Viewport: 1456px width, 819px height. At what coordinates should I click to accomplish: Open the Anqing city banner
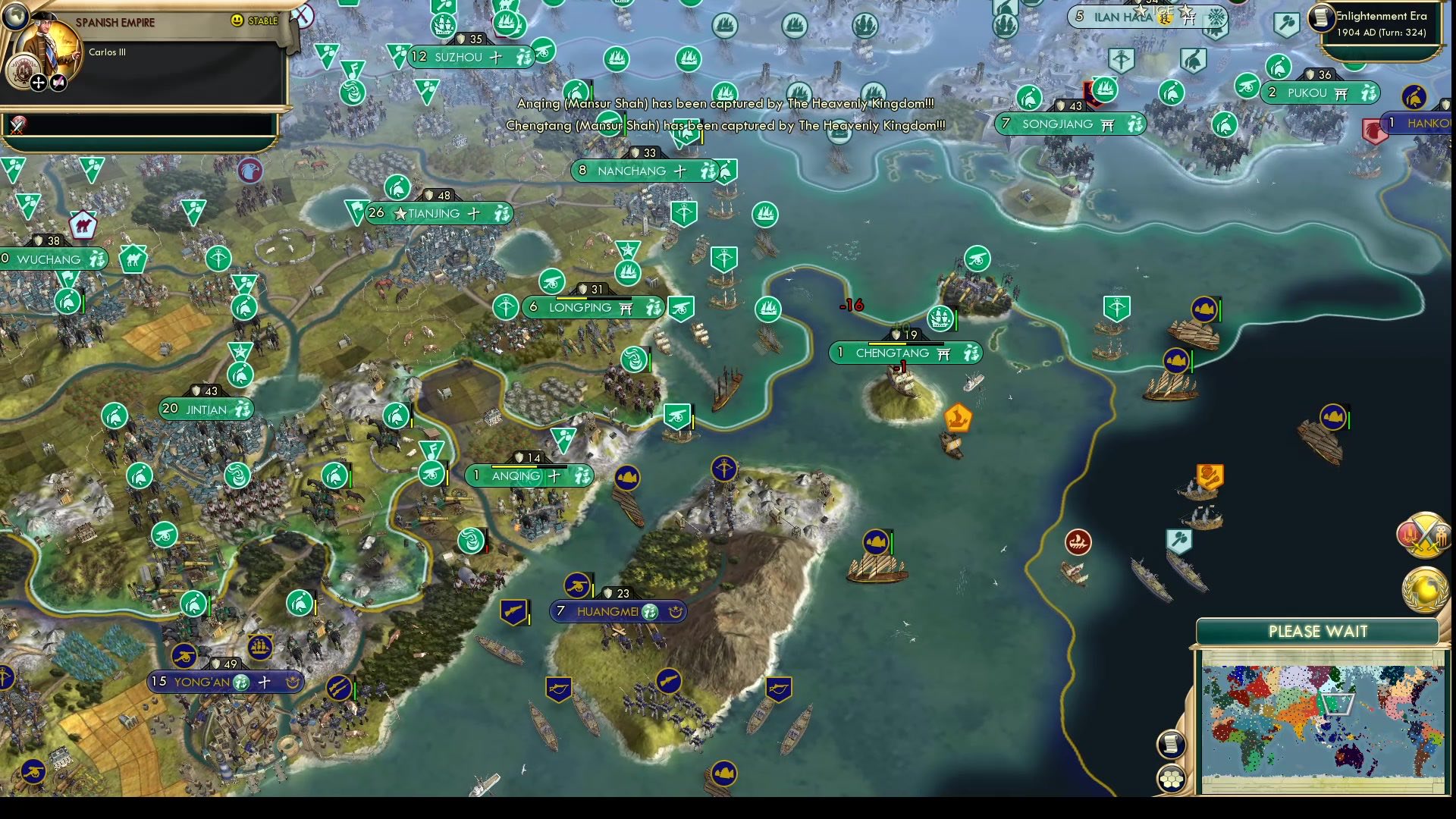click(x=531, y=475)
